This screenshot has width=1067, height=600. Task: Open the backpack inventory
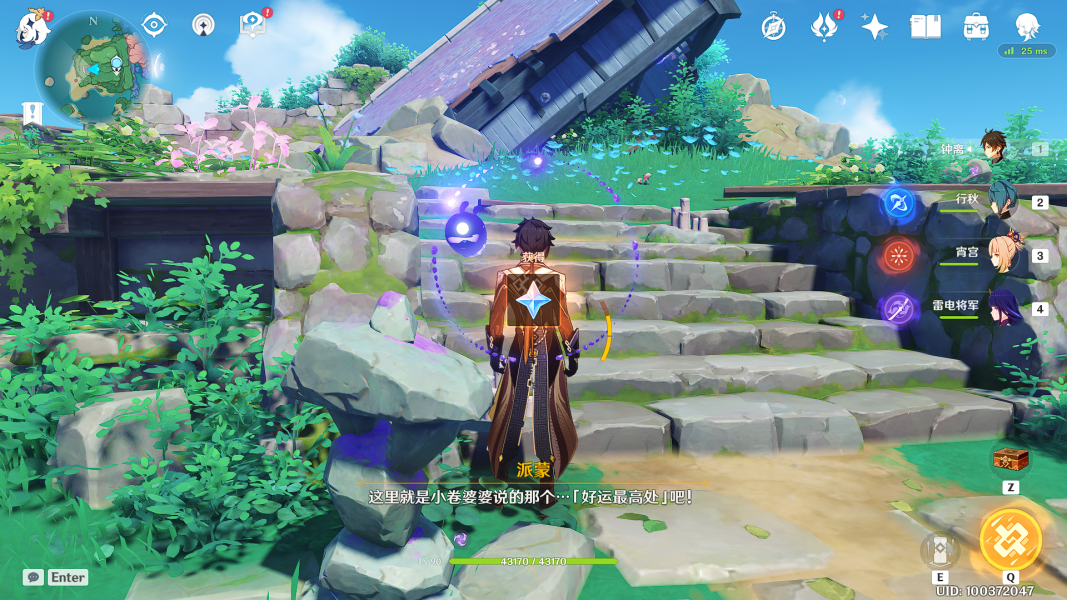point(976,27)
